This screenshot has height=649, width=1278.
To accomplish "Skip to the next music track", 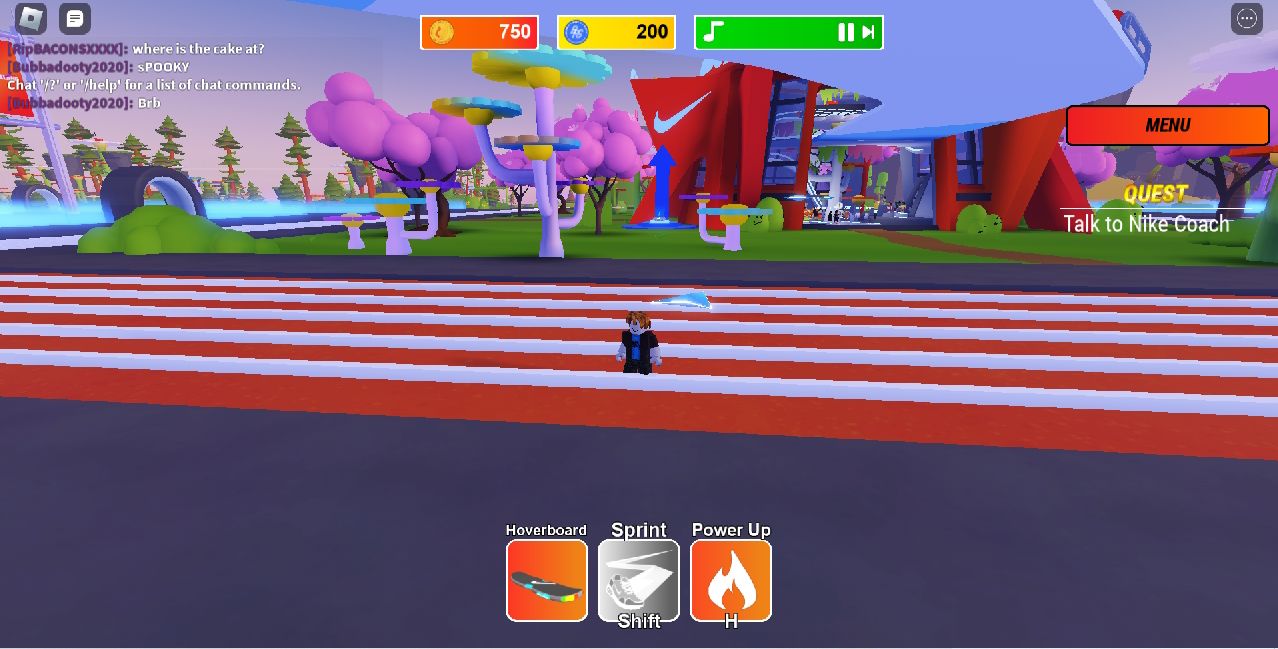I will [x=868, y=32].
